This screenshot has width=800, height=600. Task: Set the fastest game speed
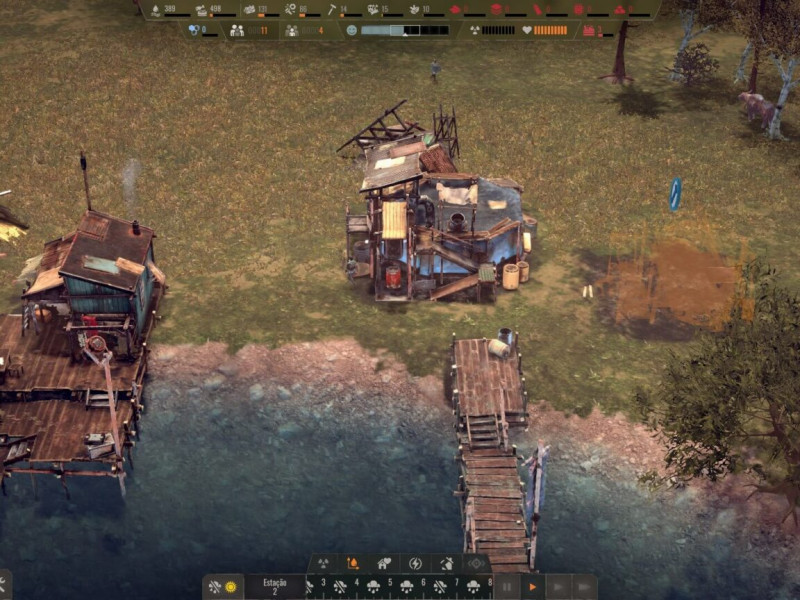click(x=584, y=587)
